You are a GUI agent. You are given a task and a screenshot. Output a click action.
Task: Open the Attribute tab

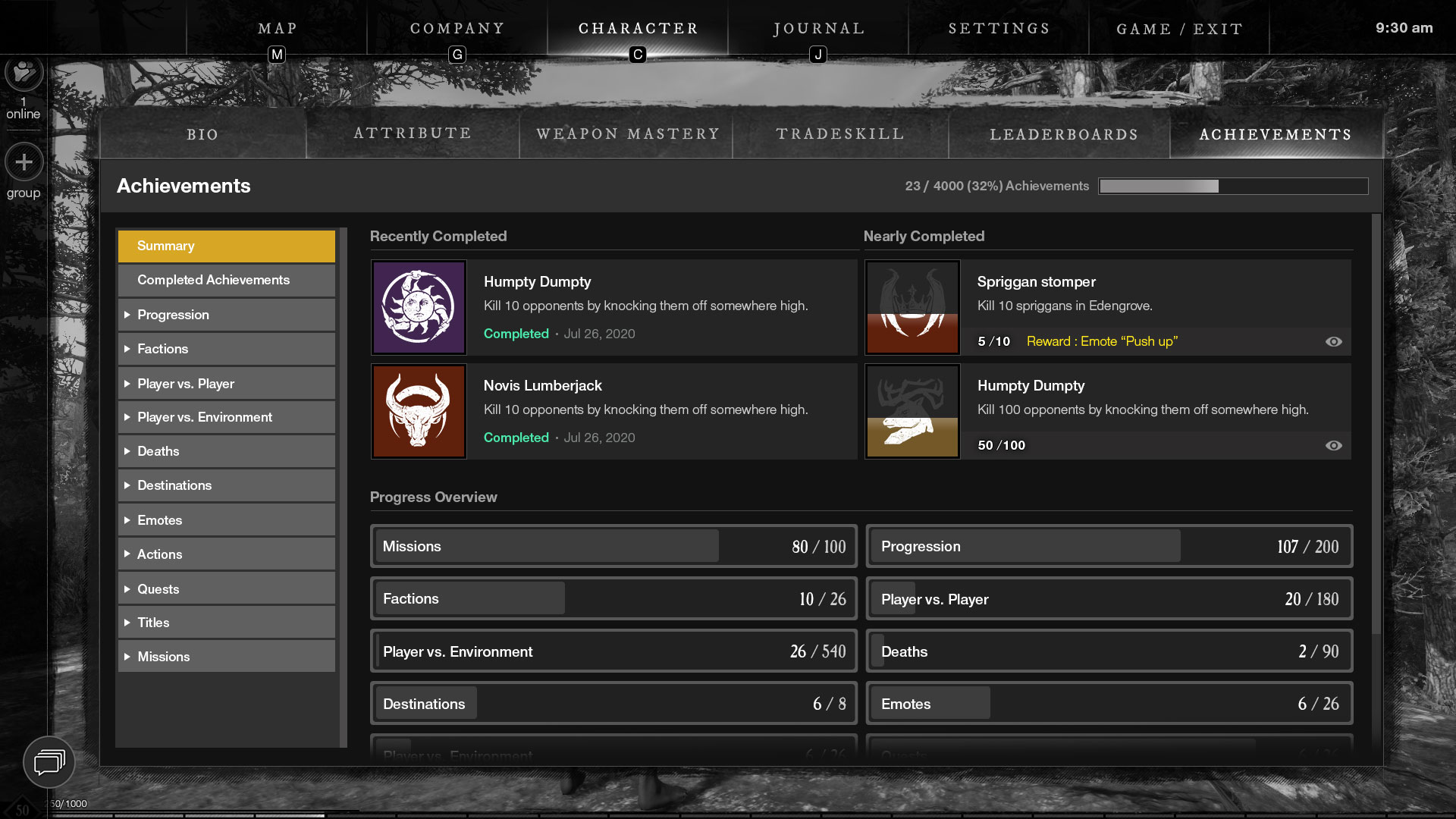(413, 133)
